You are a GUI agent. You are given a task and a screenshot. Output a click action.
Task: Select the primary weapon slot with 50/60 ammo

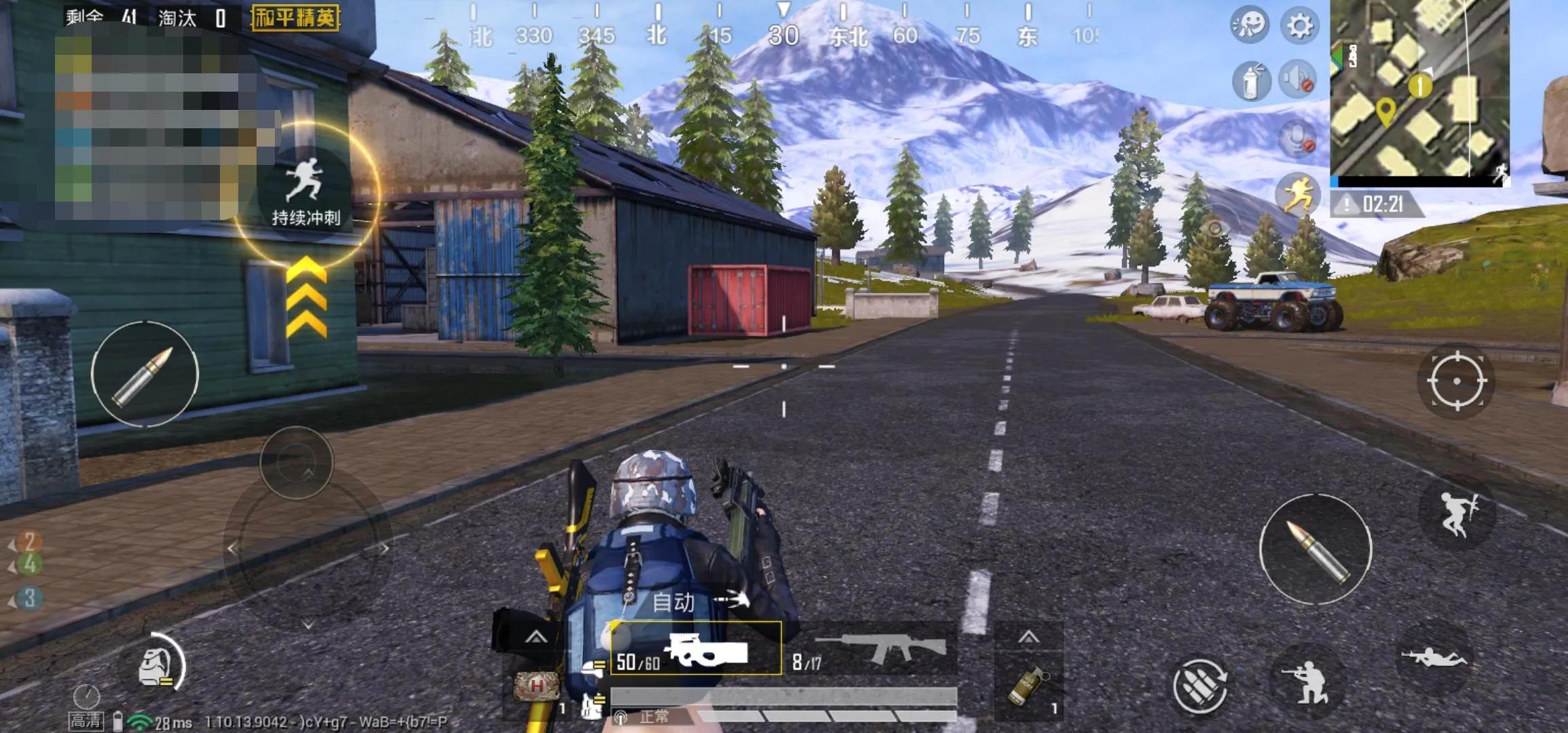tap(696, 650)
